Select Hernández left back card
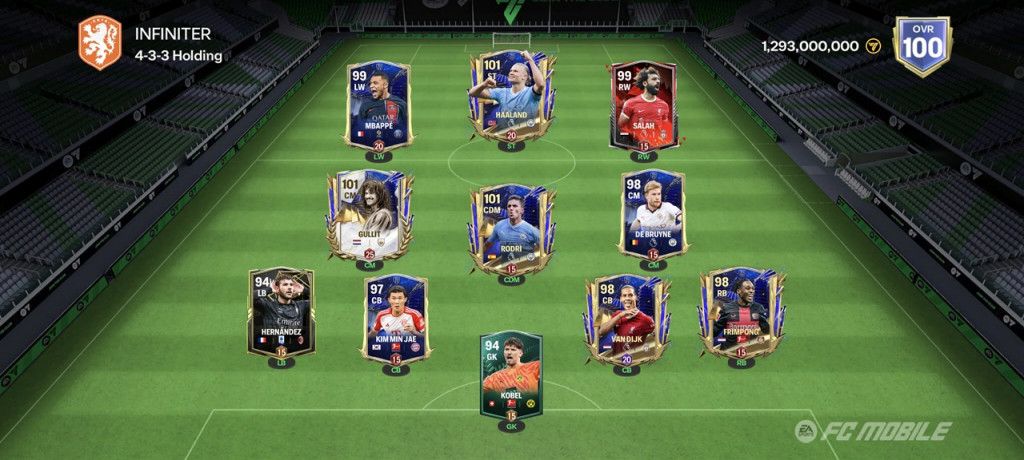Viewport: 1024px width, 460px height. point(282,312)
